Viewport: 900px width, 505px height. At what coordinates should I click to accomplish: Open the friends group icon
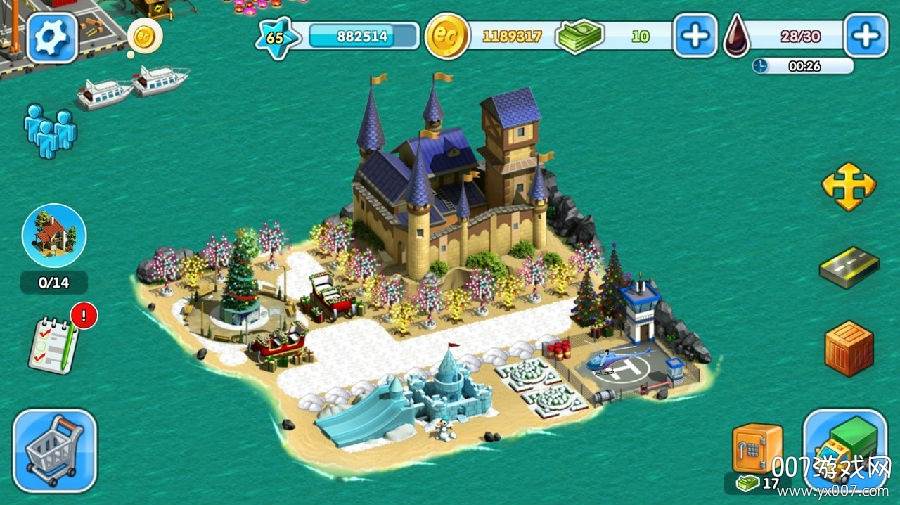pyautogui.click(x=49, y=130)
